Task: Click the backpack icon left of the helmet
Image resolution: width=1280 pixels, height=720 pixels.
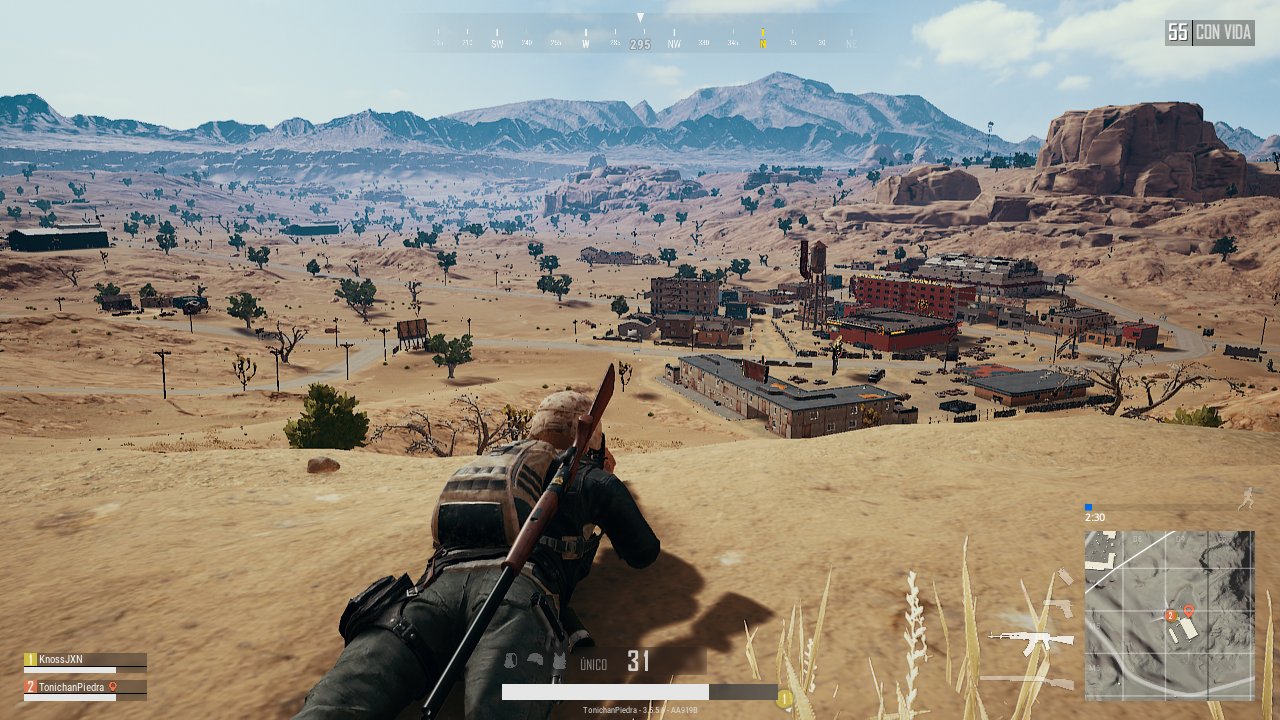Action: click(511, 659)
